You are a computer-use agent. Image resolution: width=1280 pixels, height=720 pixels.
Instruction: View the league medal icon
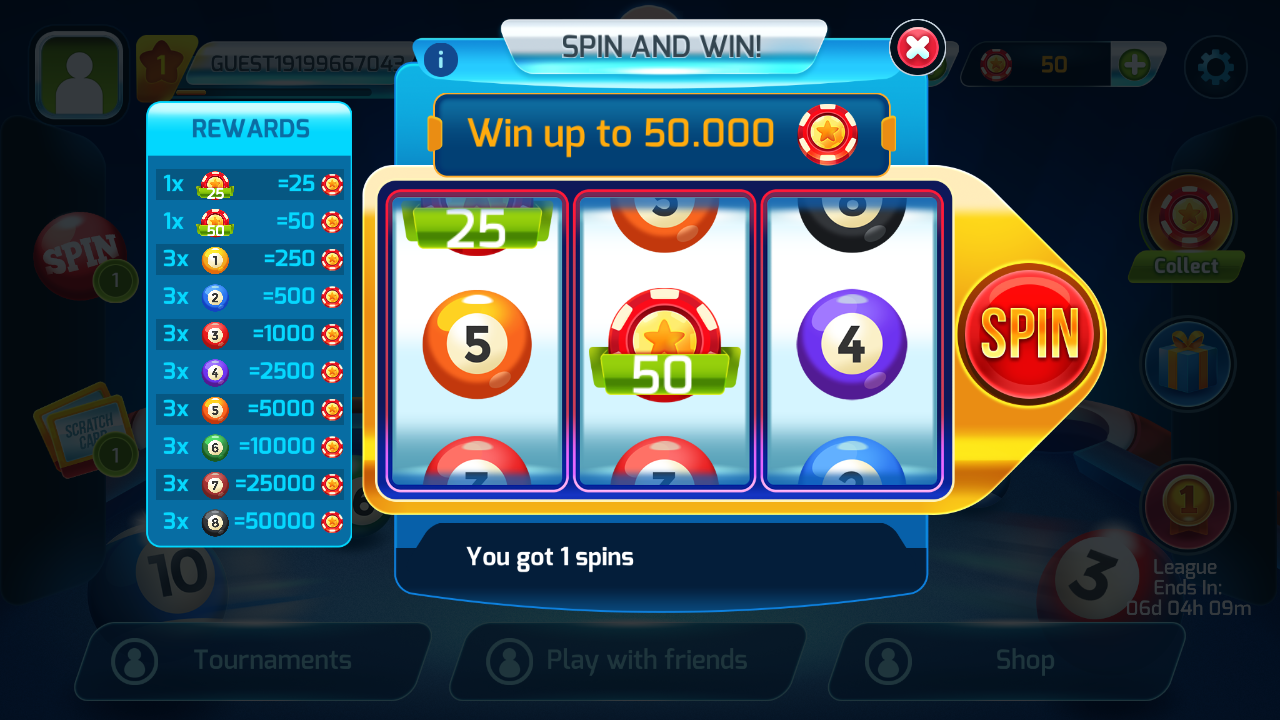point(1188,507)
